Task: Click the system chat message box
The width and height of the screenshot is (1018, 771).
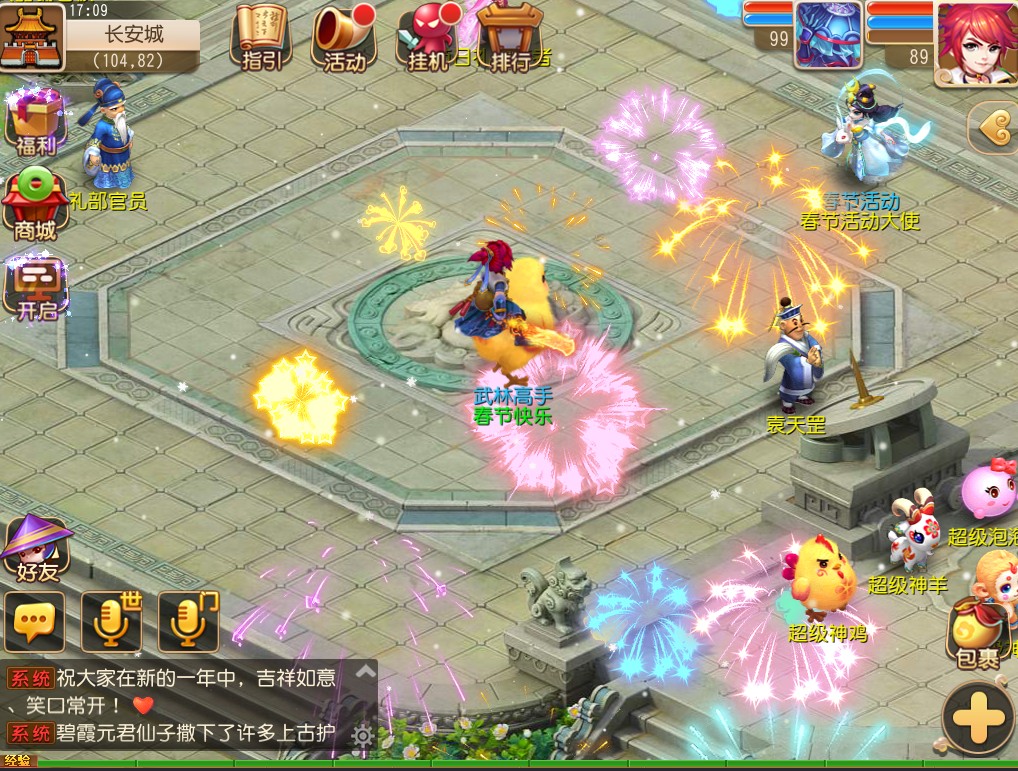Action: pyautogui.click(x=175, y=705)
